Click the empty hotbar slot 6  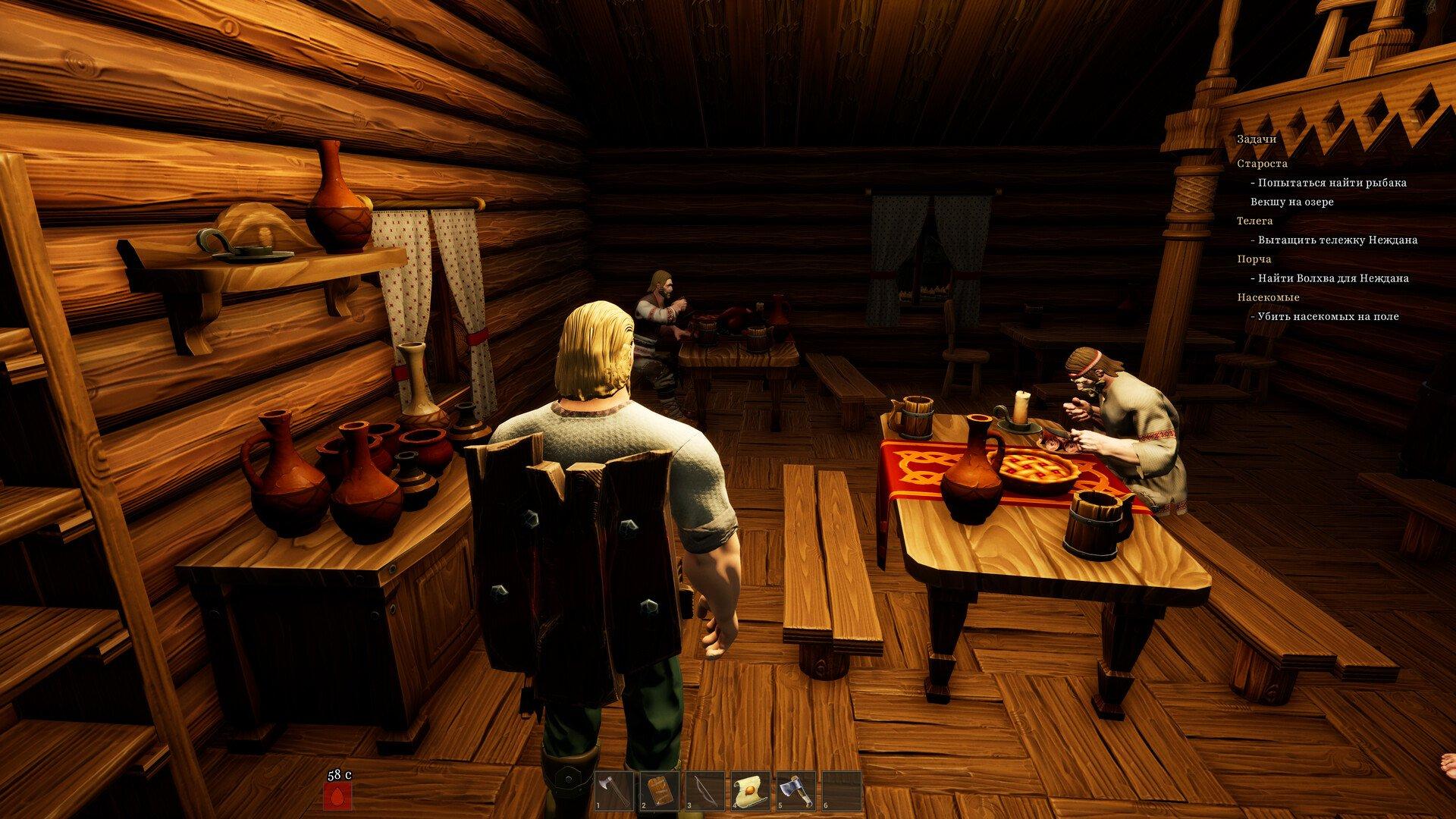[841, 791]
